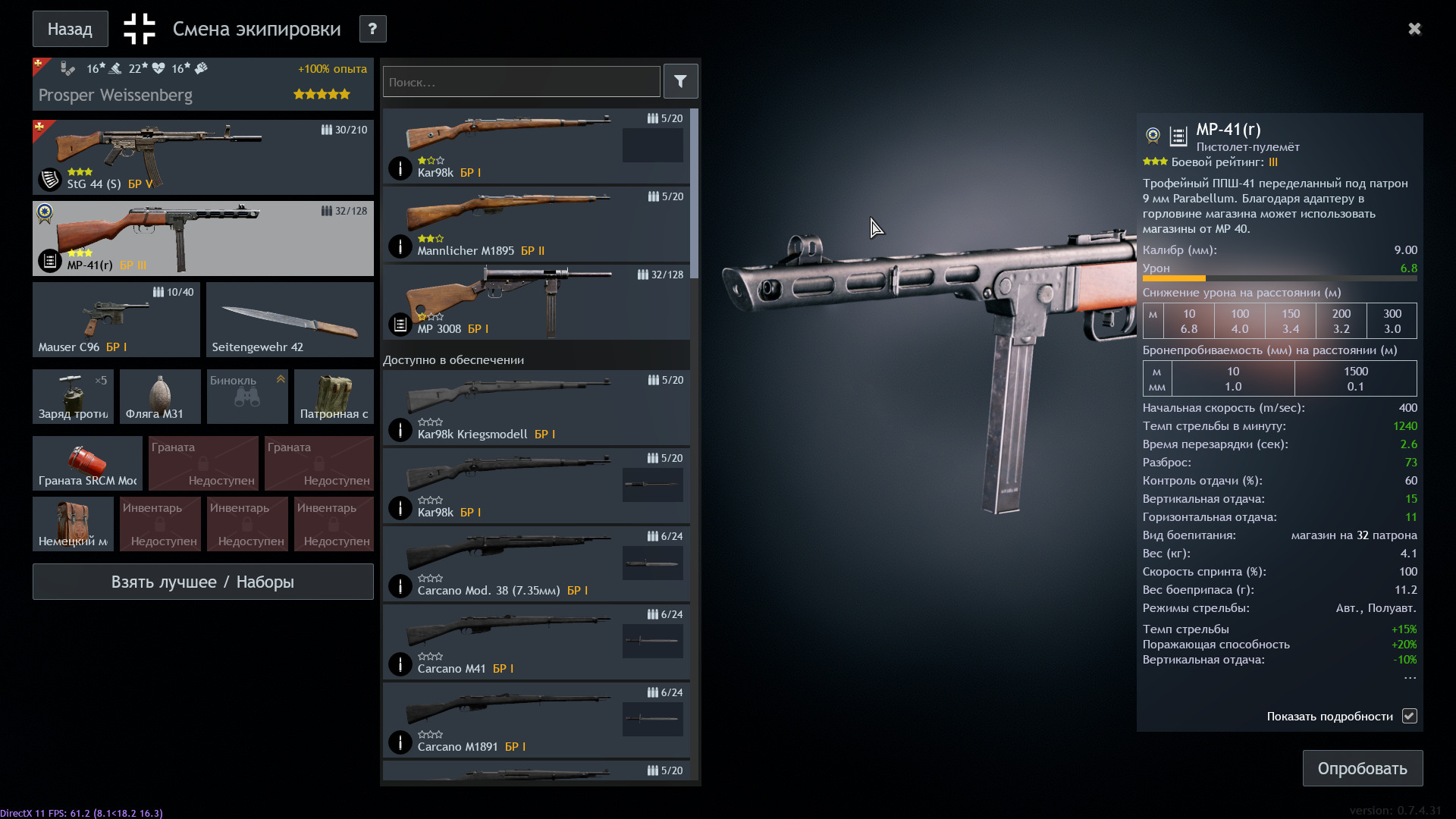Toggle the Показать подробности checkbox
This screenshot has width=1456, height=819.
point(1409,716)
